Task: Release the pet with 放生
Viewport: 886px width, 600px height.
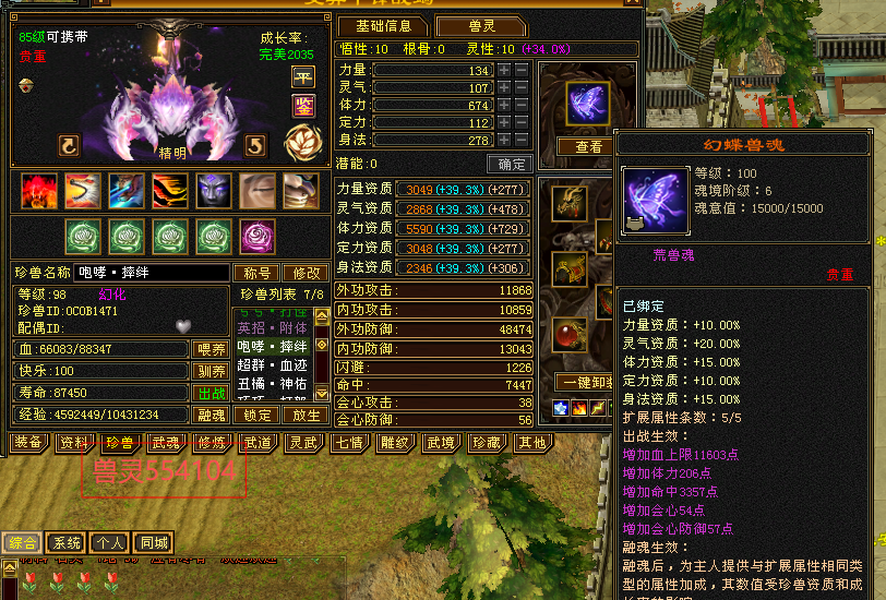Action: click(306, 415)
